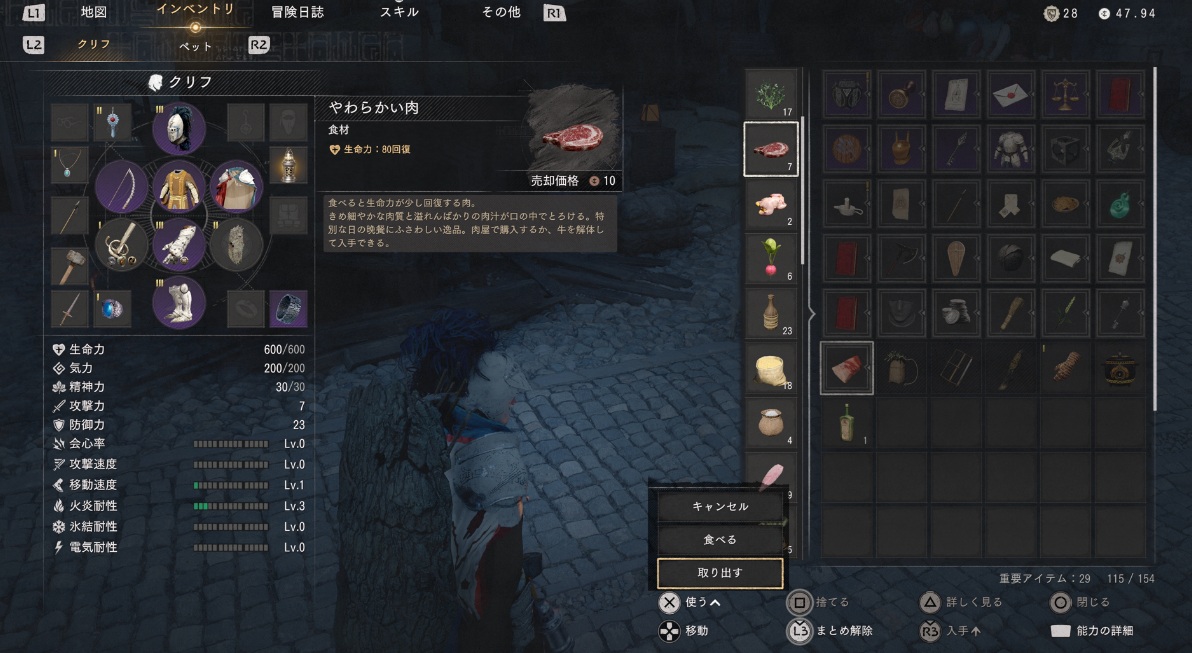Choose the green bottle inventory item
Viewport: 1192px width, 653px height.
1120,204
